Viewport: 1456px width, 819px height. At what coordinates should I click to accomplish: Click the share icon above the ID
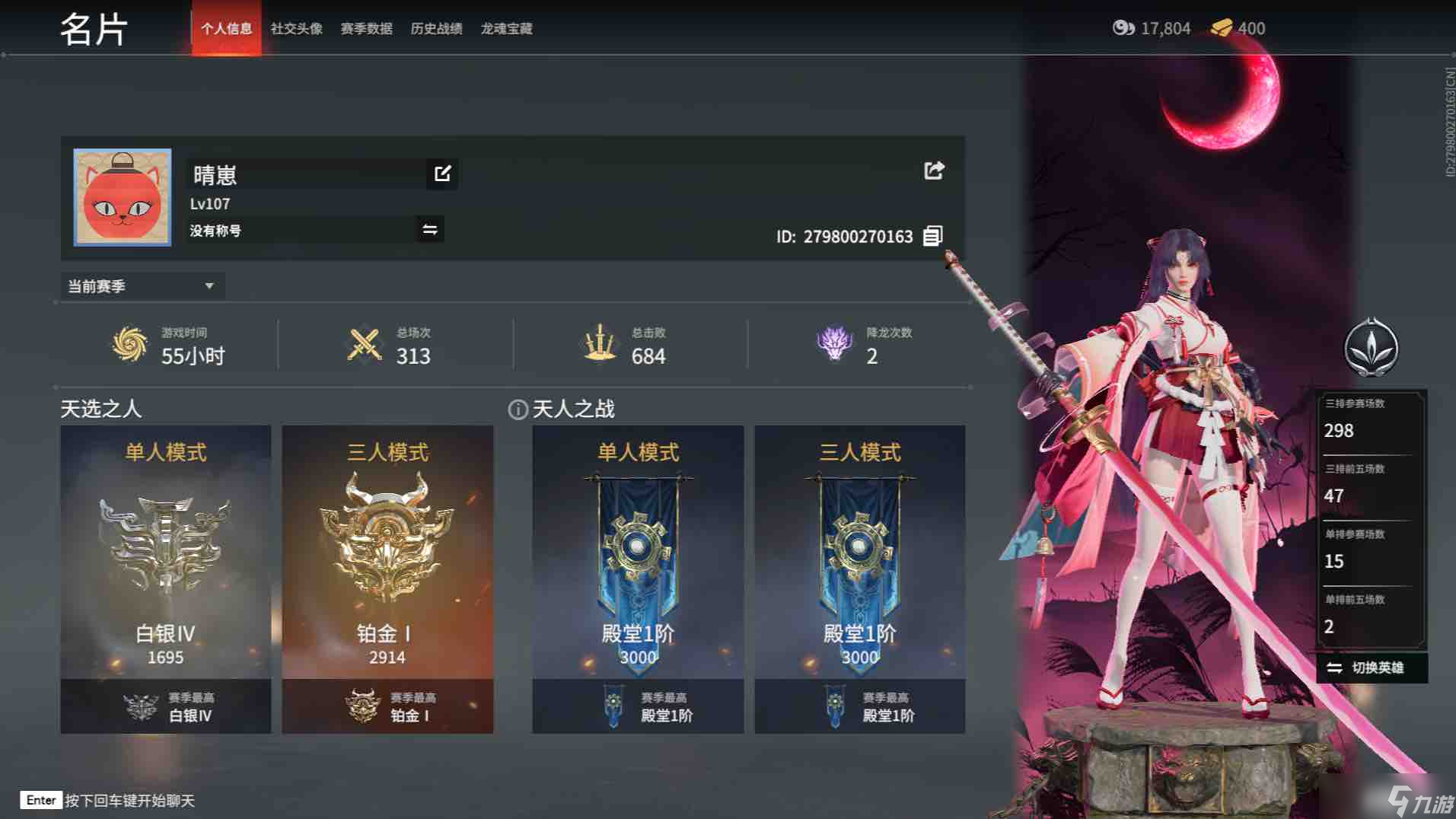(x=934, y=170)
